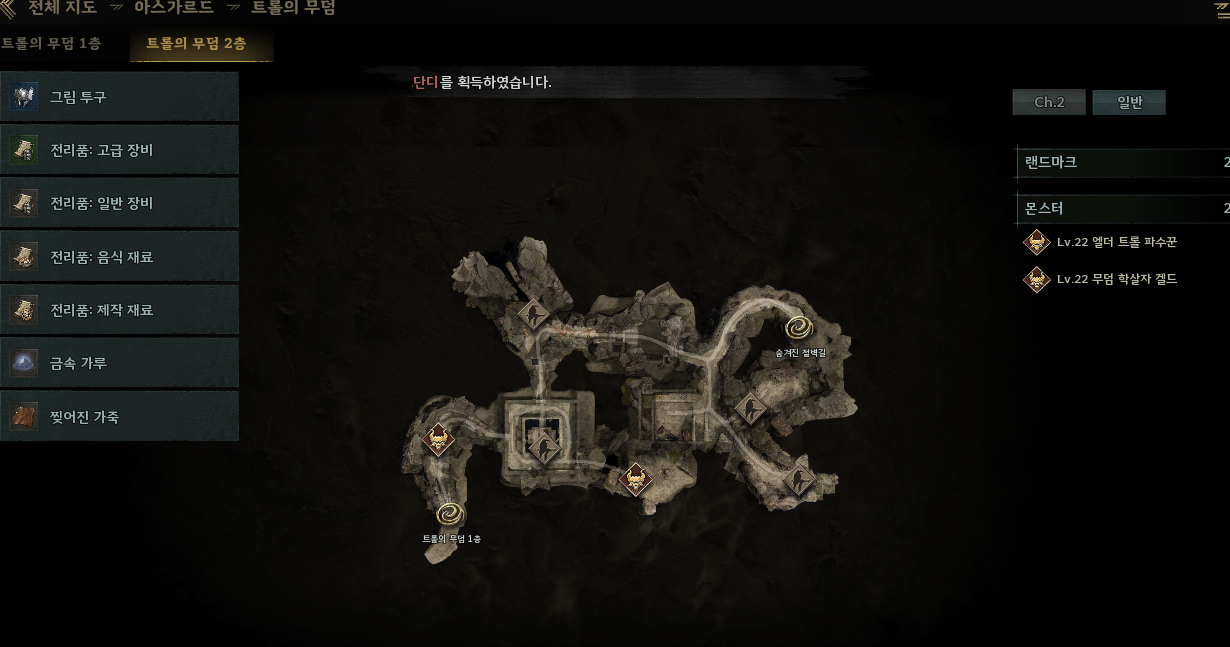Image resolution: width=1230 pixels, height=647 pixels.
Task: Switch to the 트롤의 무덤 1층 tab
Action: pyautogui.click(x=52, y=43)
